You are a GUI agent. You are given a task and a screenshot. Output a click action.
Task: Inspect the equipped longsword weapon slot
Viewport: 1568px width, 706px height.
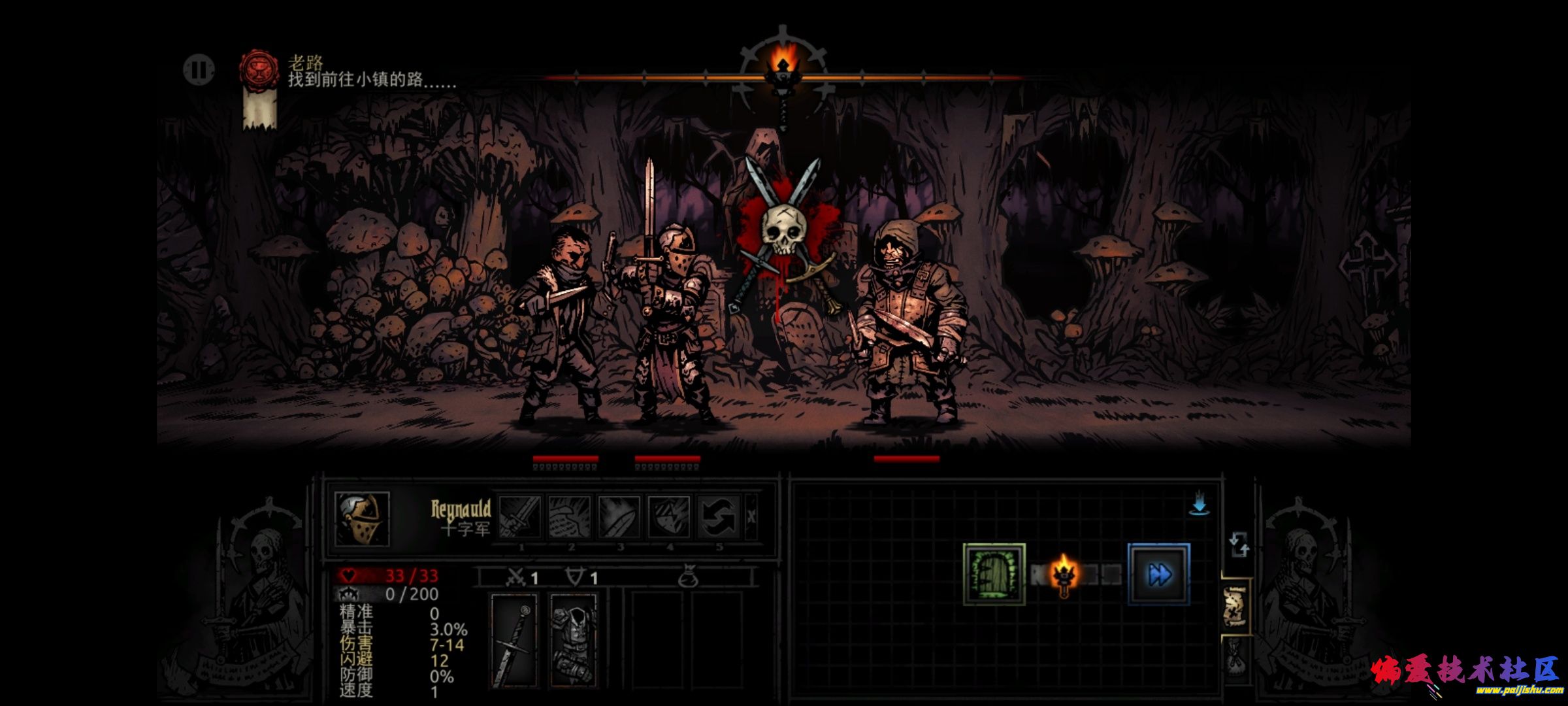(514, 641)
